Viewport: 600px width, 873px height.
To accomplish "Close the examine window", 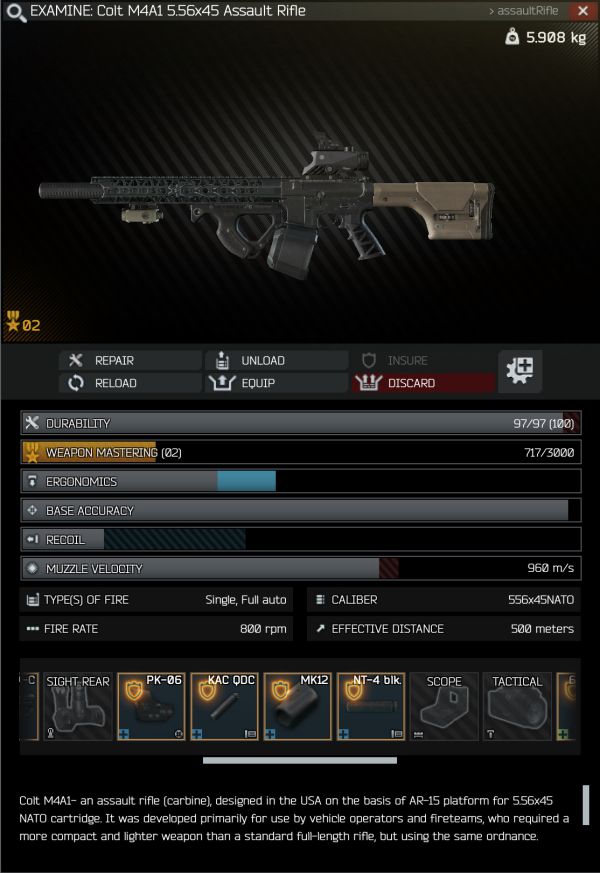I will [583, 11].
